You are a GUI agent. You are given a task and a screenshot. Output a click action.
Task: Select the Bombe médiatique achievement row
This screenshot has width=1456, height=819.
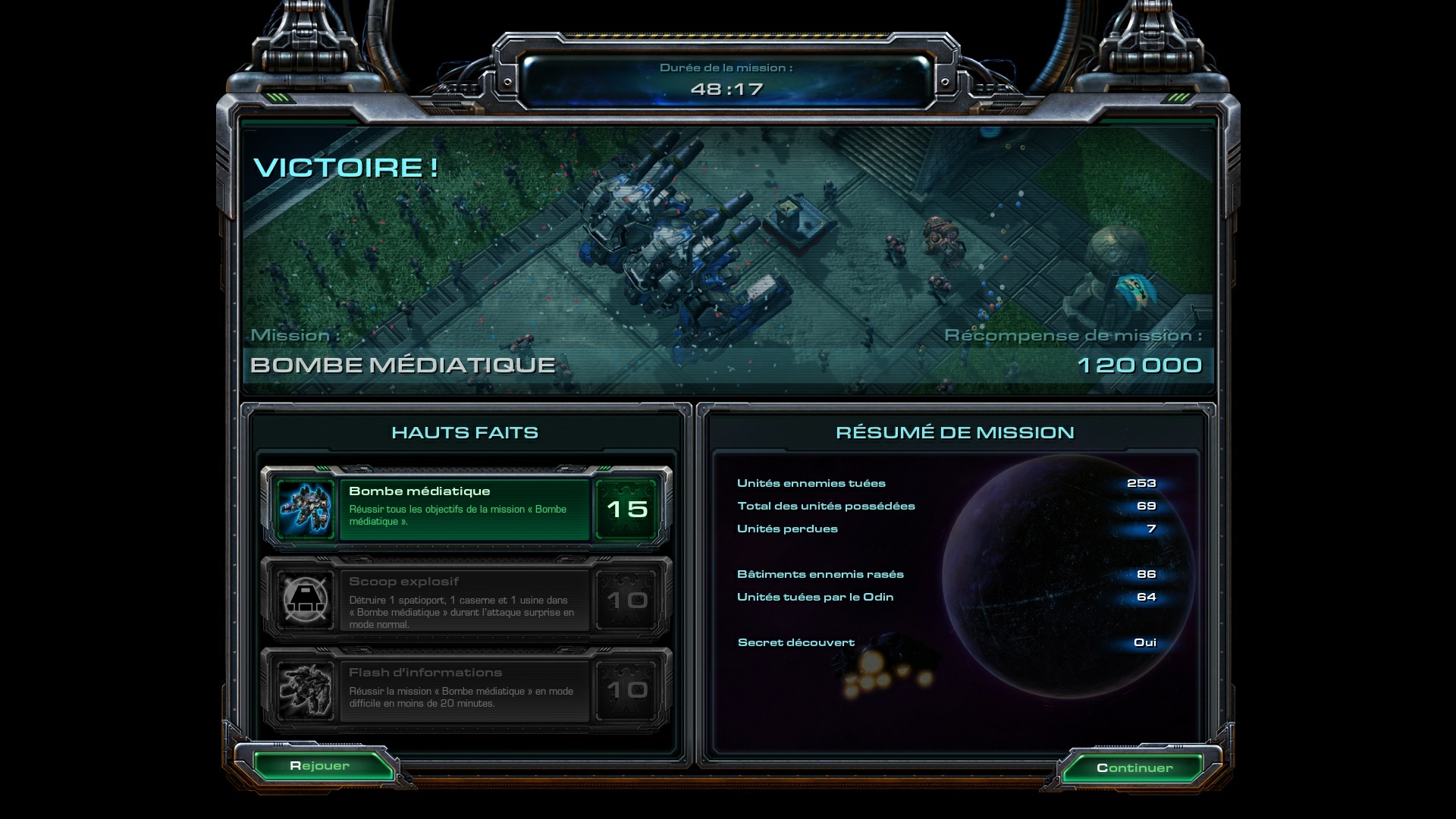point(464,508)
